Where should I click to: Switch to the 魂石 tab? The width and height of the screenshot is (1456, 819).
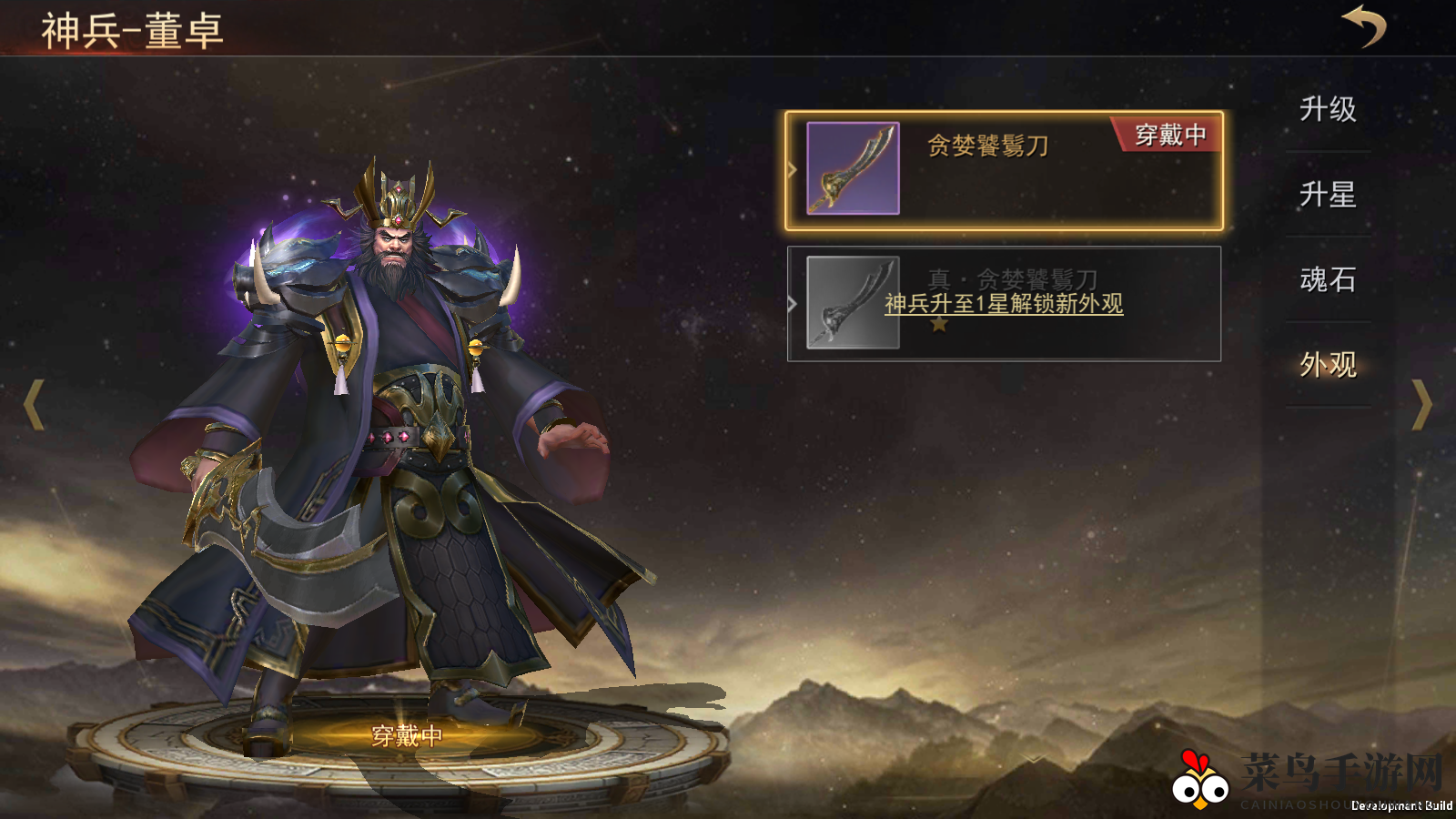[x=1327, y=280]
